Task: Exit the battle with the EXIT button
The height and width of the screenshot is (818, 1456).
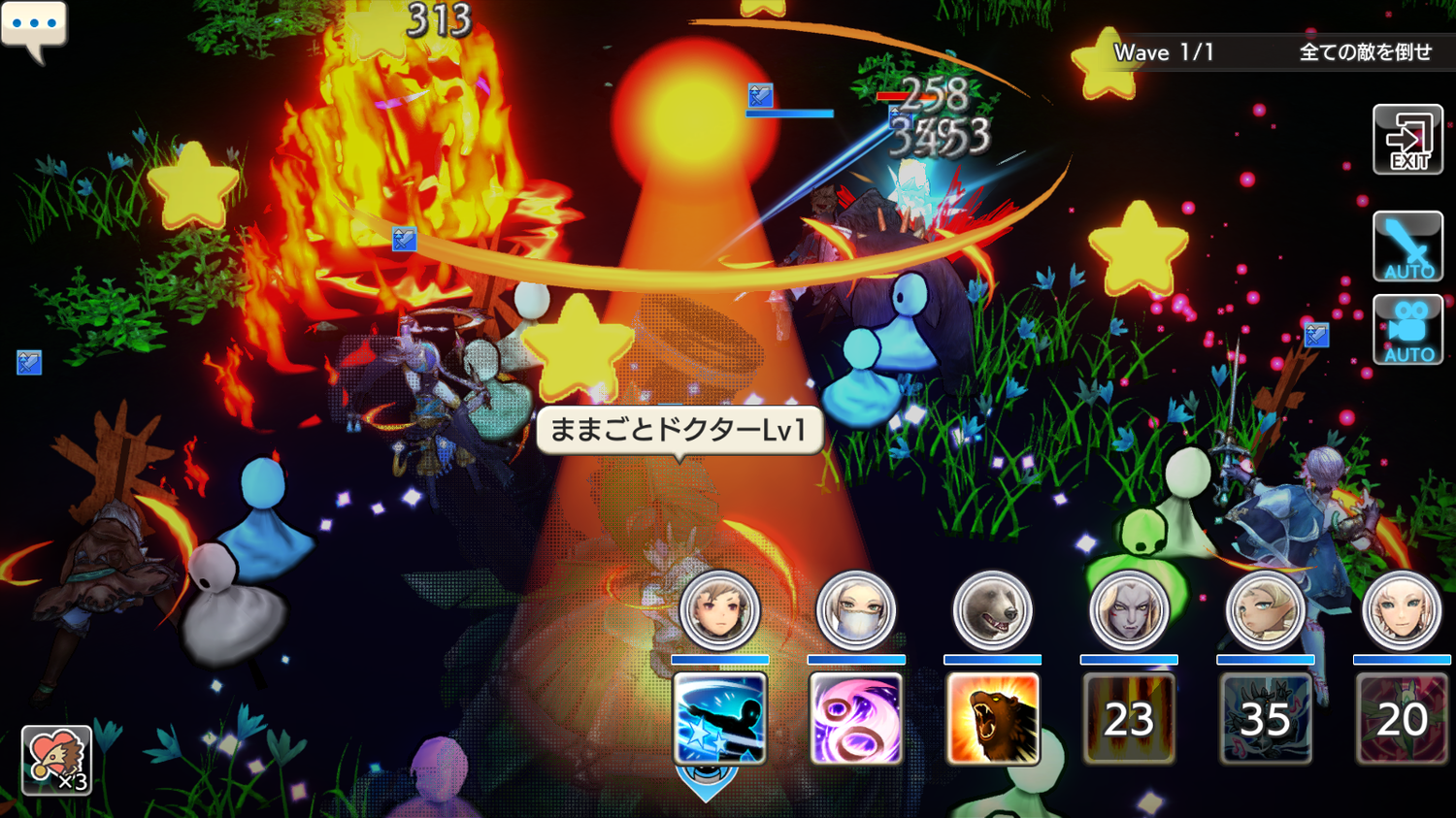Action: (x=1407, y=141)
